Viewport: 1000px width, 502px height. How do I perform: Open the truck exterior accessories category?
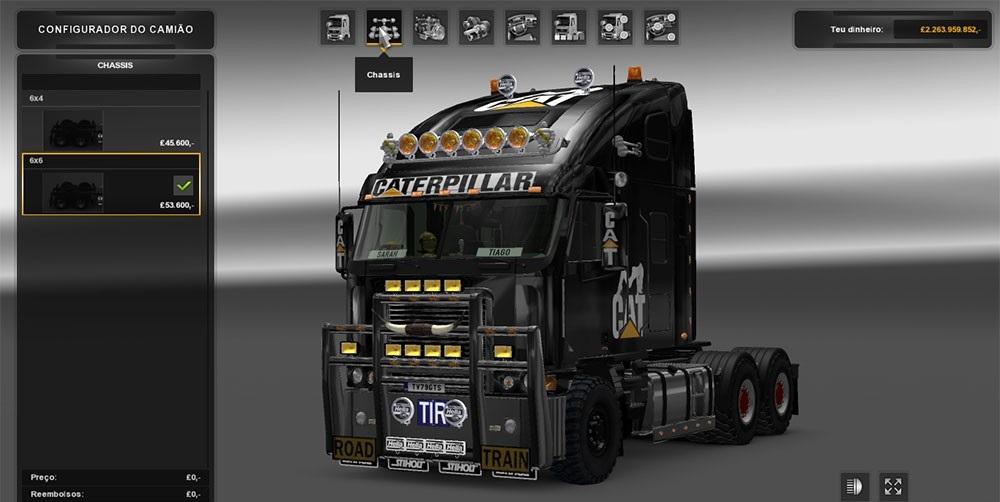(614, 27)
